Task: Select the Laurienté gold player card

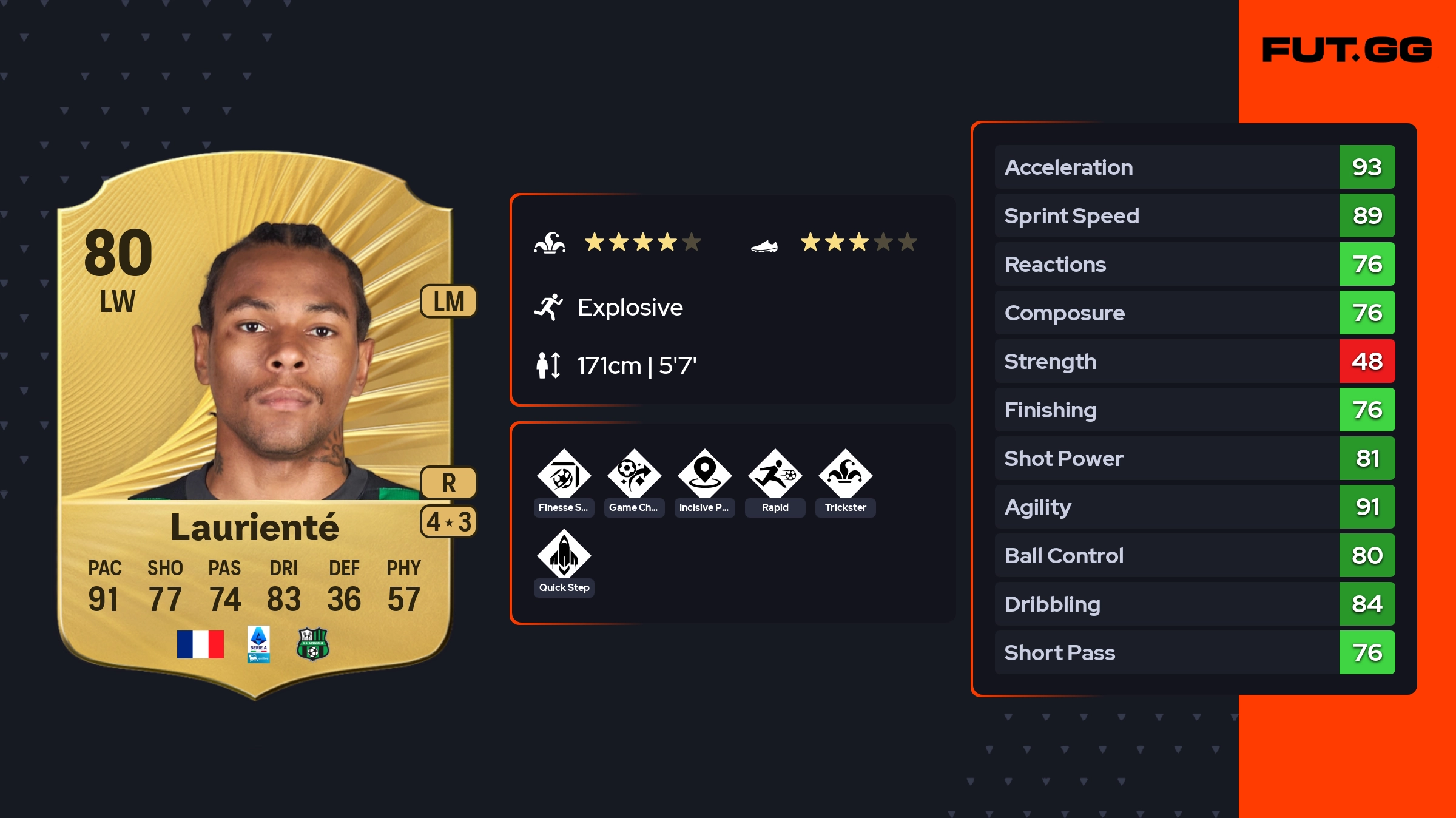Action: 255,425
